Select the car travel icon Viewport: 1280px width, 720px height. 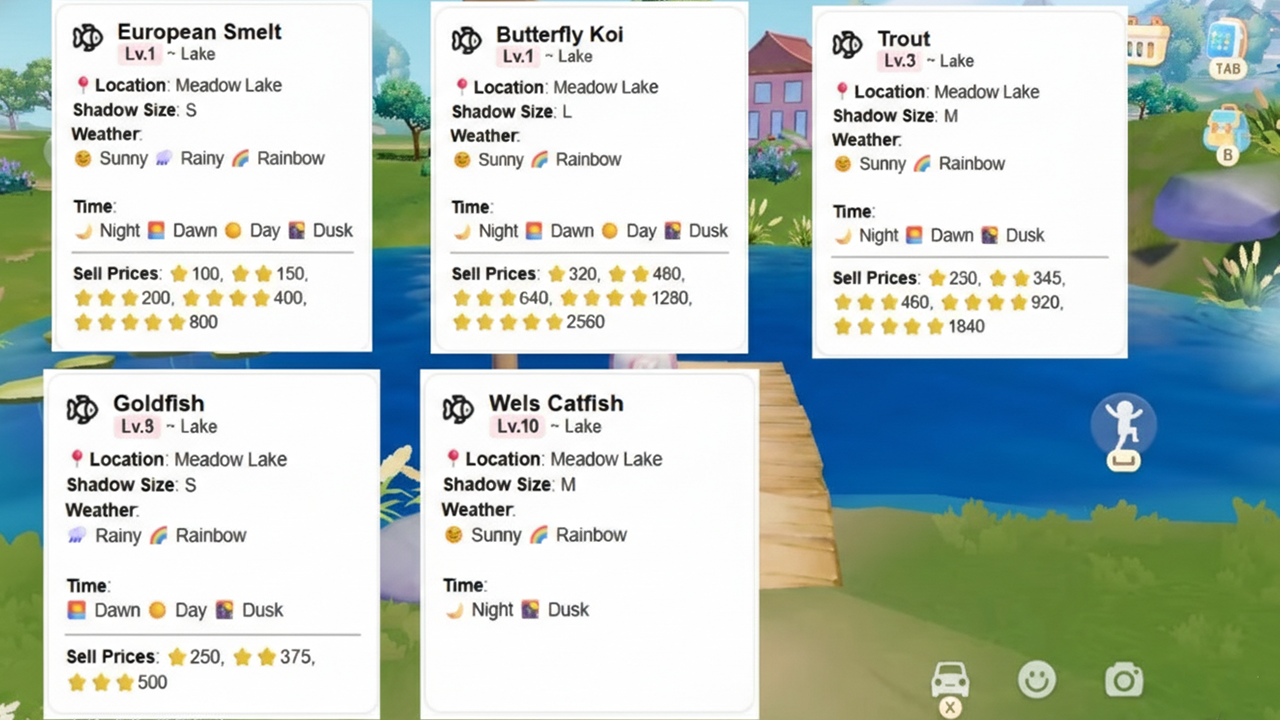click(x=950, y=679)
